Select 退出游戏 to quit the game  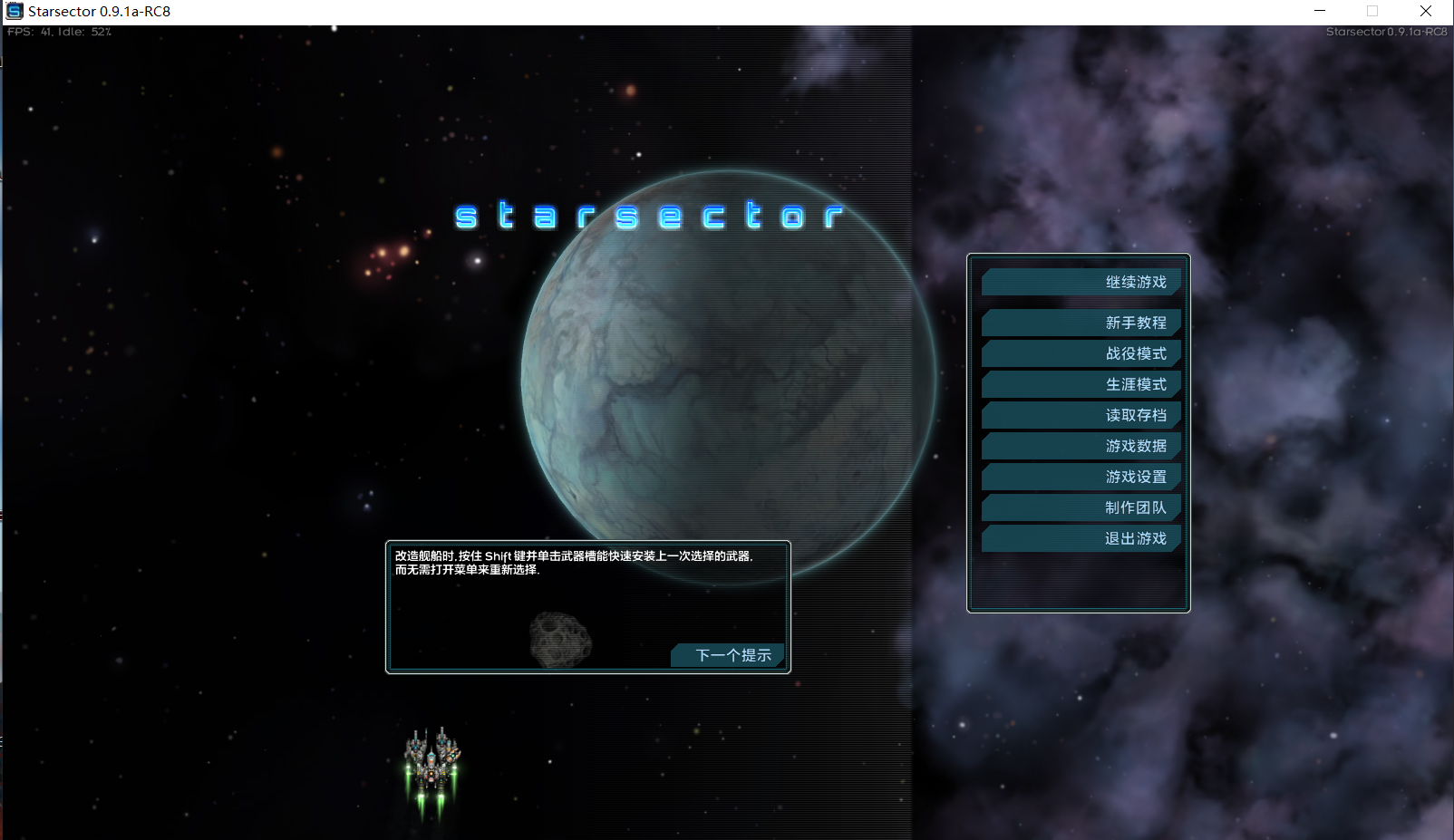1081,538
